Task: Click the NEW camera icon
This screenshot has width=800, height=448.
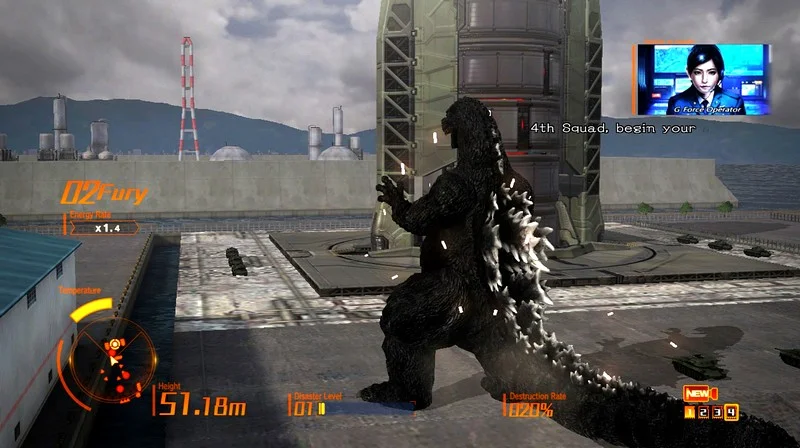Action: pyautogui.click(x=698, y=393)
